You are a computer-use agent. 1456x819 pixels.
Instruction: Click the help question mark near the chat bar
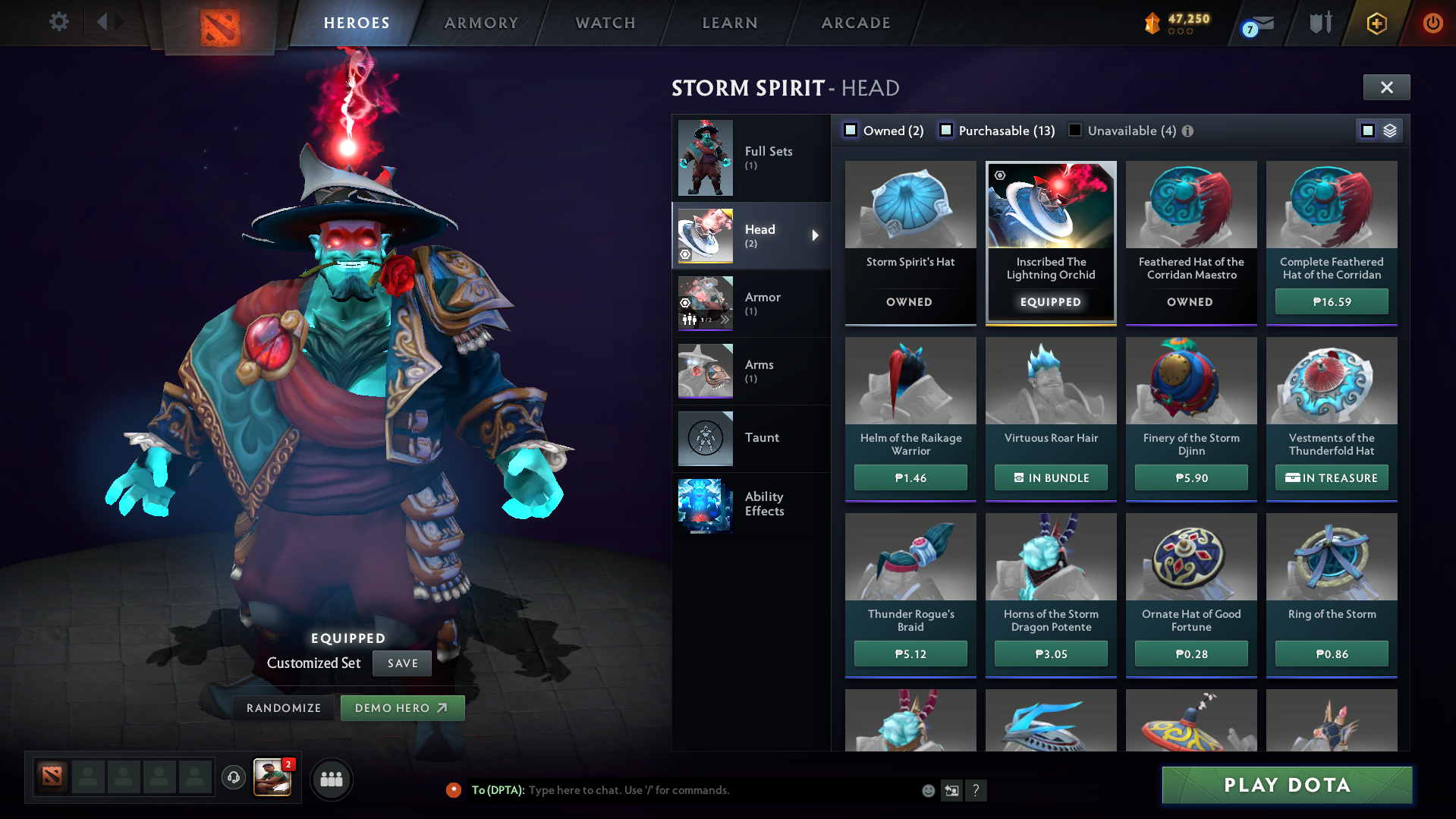pos(976,790)
